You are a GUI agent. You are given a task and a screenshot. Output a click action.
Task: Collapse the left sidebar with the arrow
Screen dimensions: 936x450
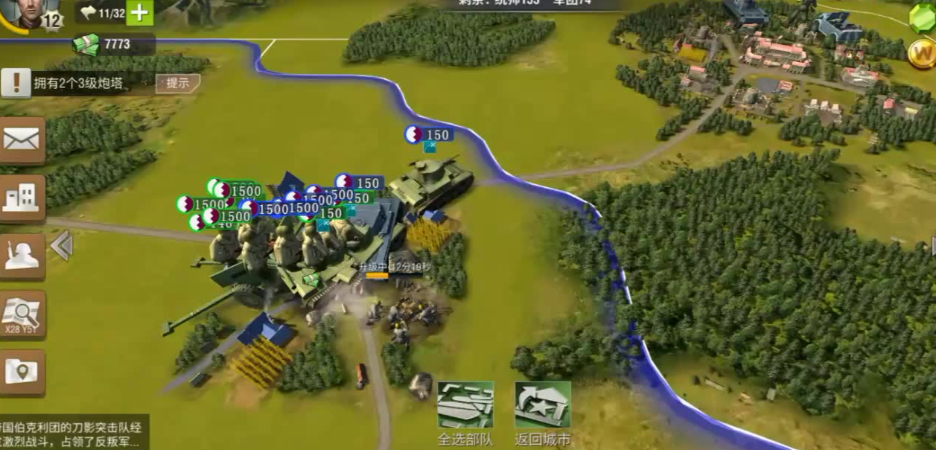(x=62, y=245)
